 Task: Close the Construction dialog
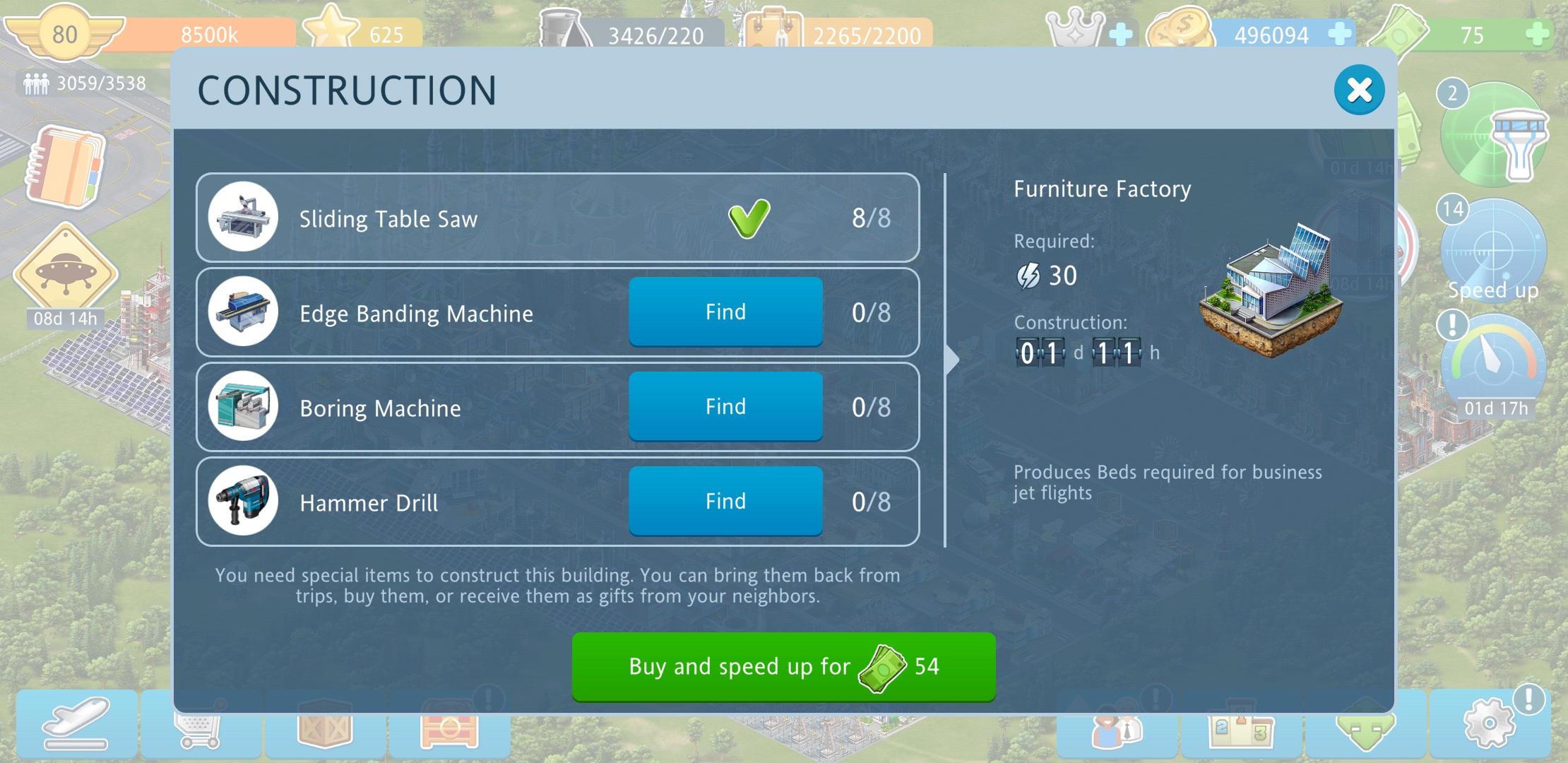point(1358,90)
